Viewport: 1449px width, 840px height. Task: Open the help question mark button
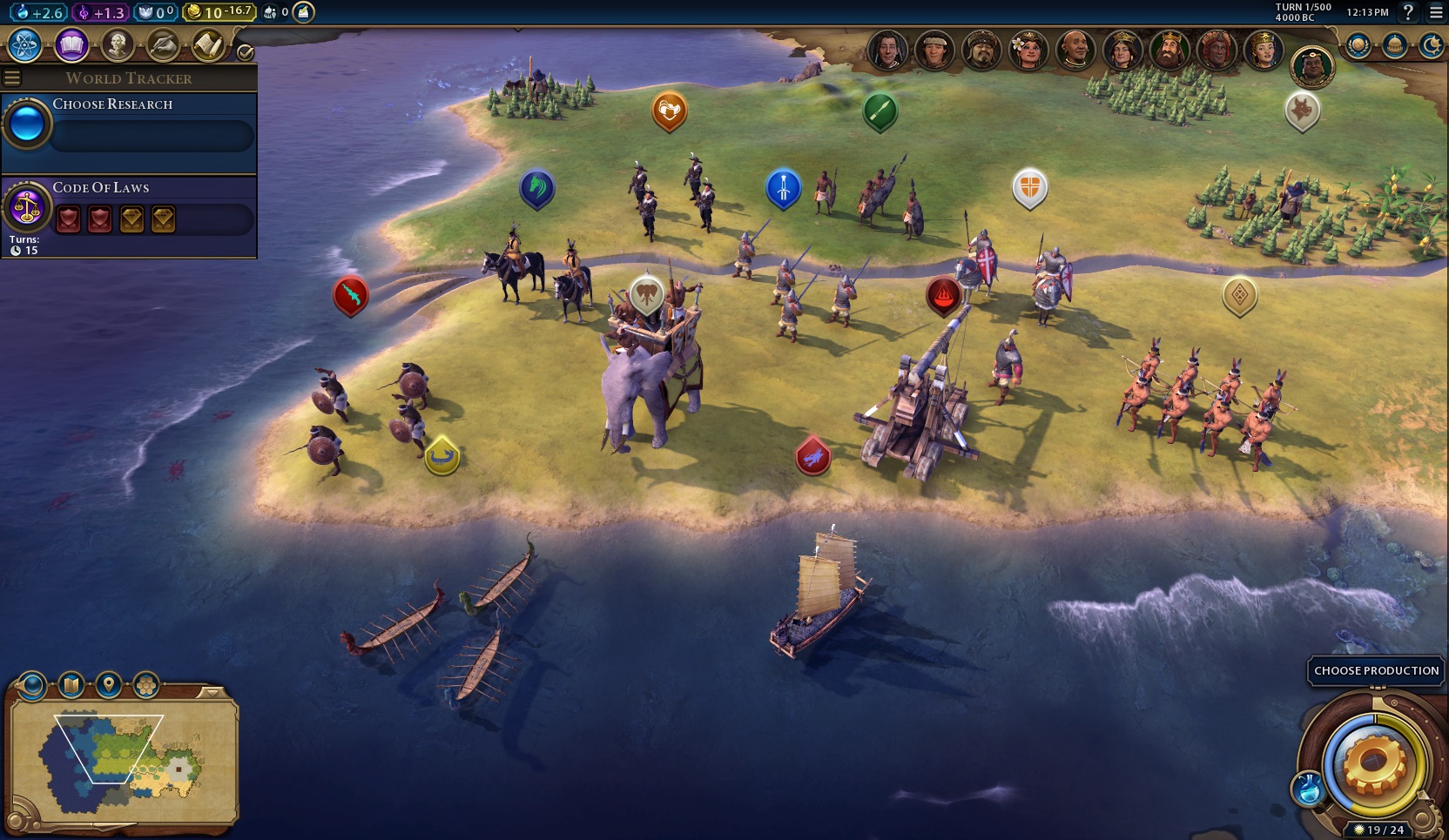click(1407, 12)
